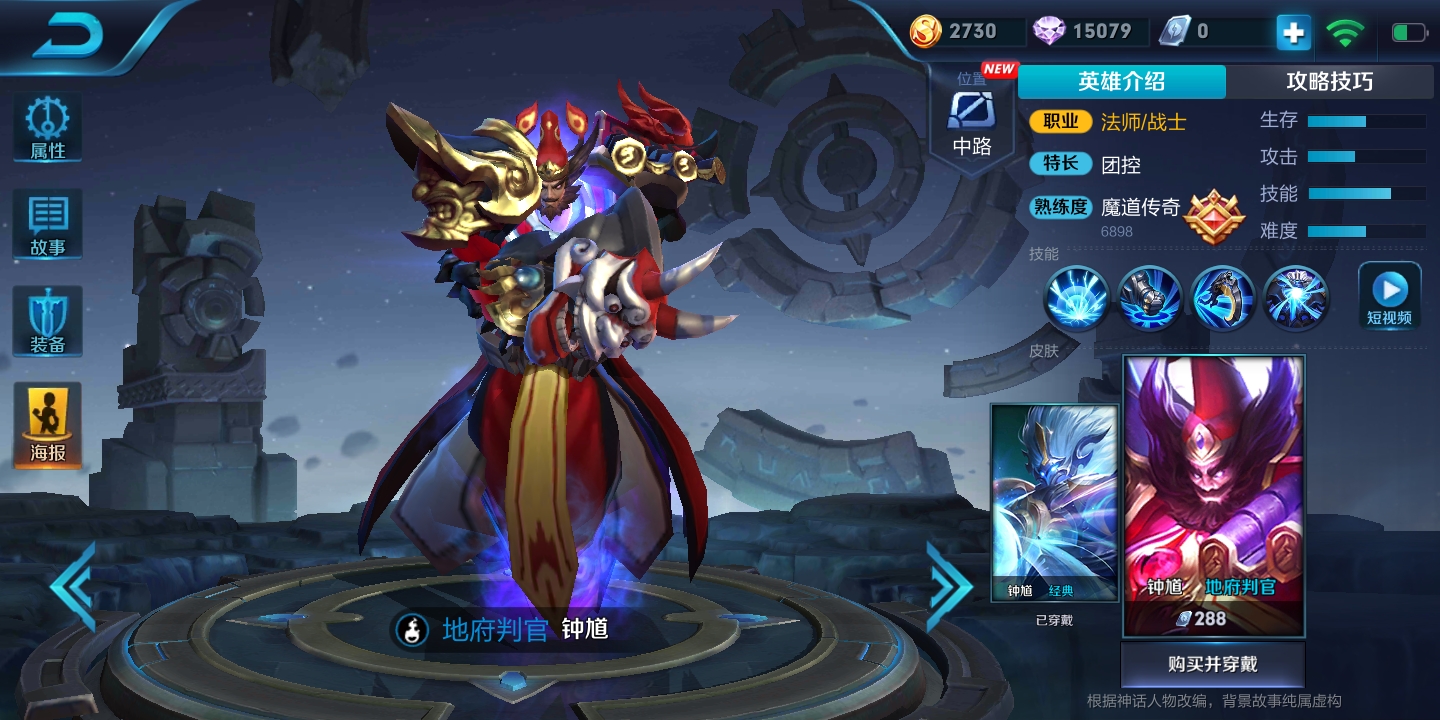Screen dimensions: 1440x720
Task: Select the 钟馗 经典 classic skin thumbnail
Action: (x=1054, y=502)
